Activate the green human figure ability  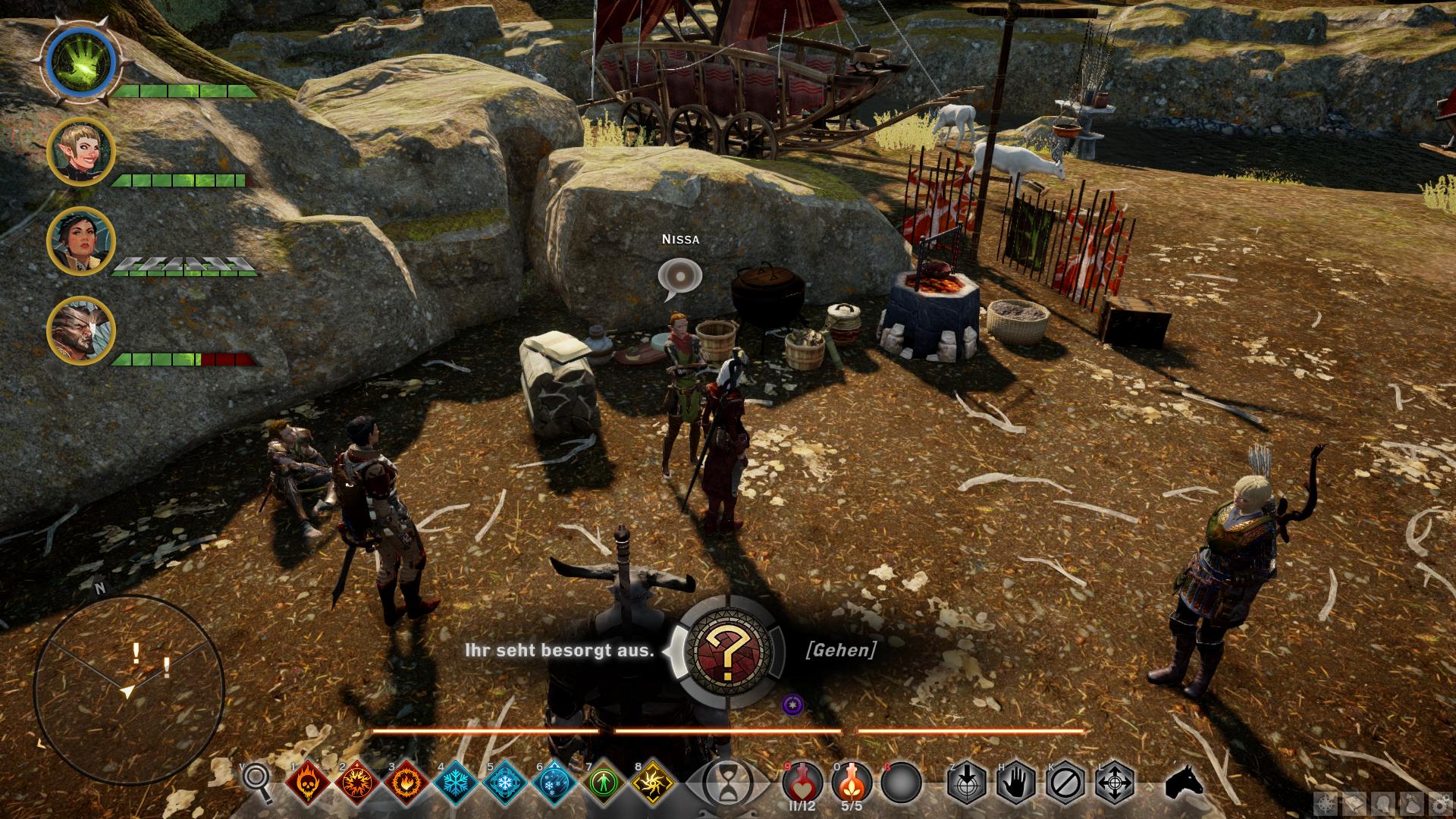(x=604, y=782)
